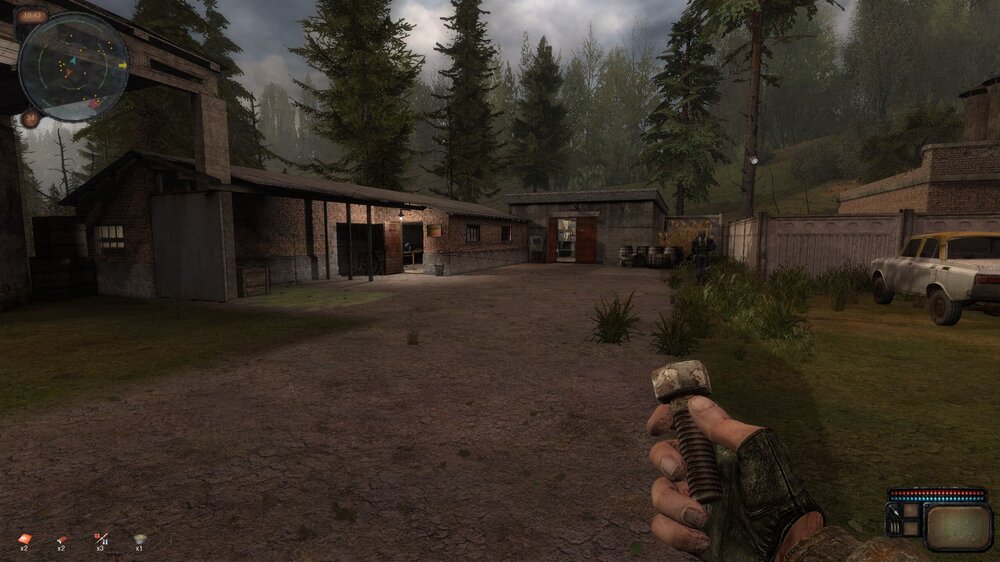The height and width of the screenshot is (562, 1000).
Task: Select the orange medkit quick slot
Action: pyautogui.click(x=25, y=538)
